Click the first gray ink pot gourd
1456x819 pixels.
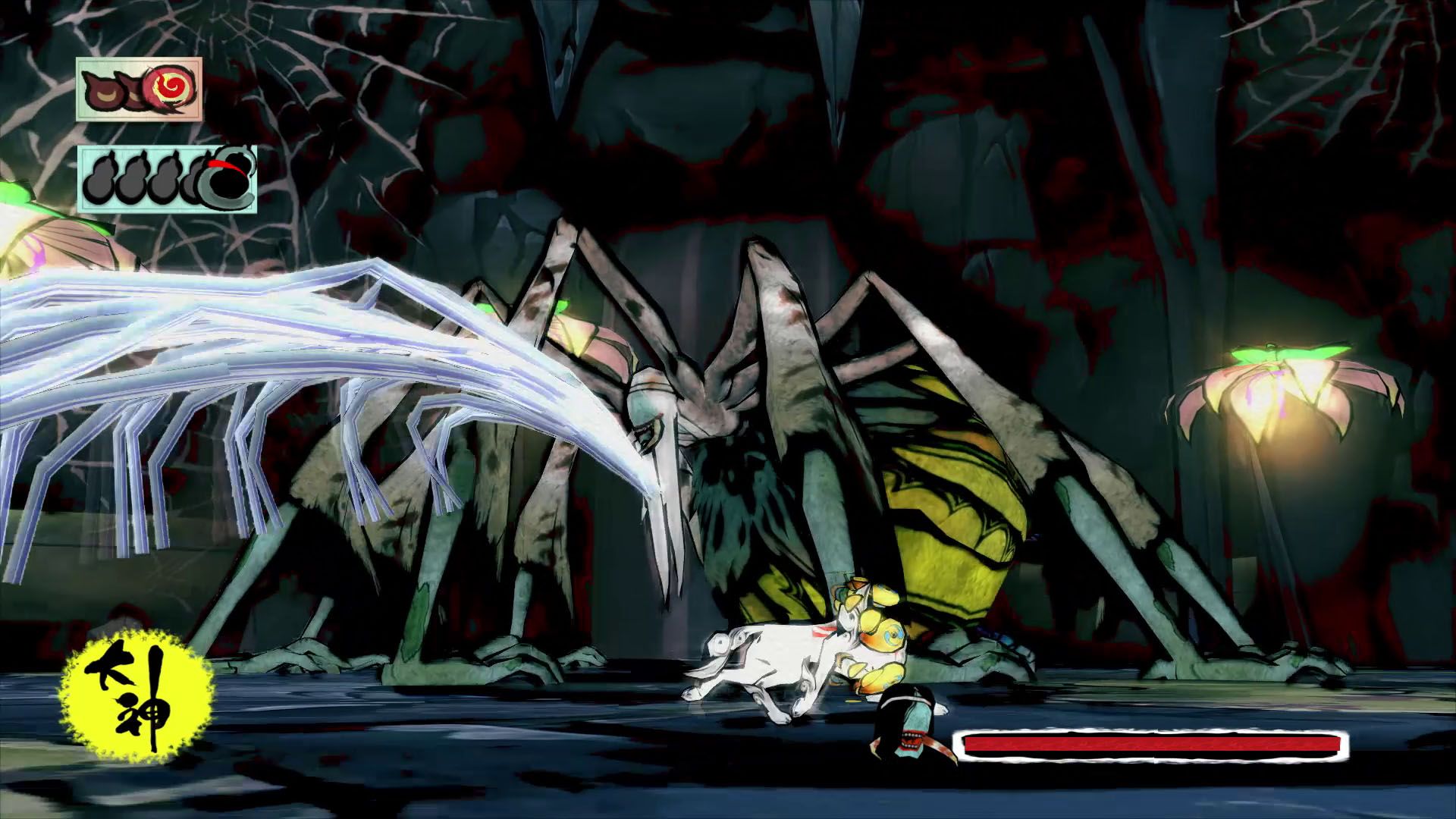(x=100, y=182)
